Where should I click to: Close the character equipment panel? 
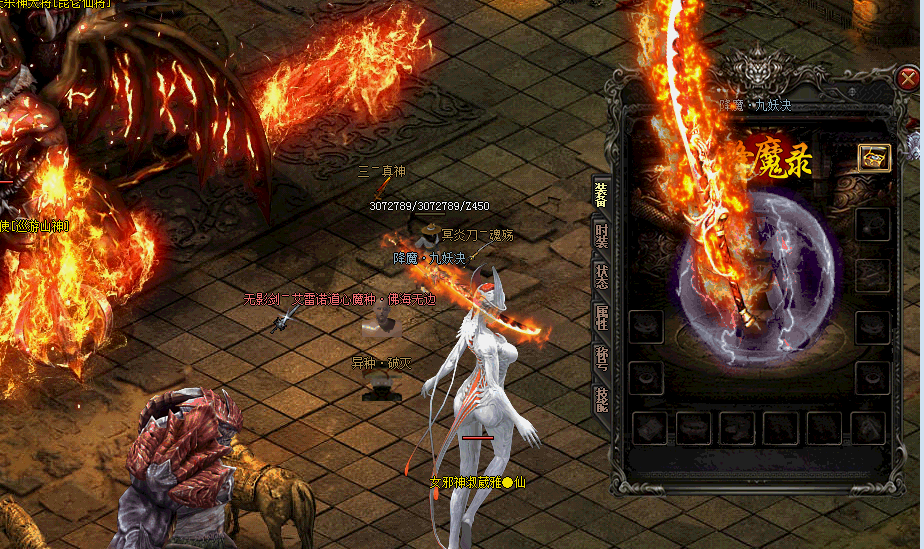click(x=908, y=78)
